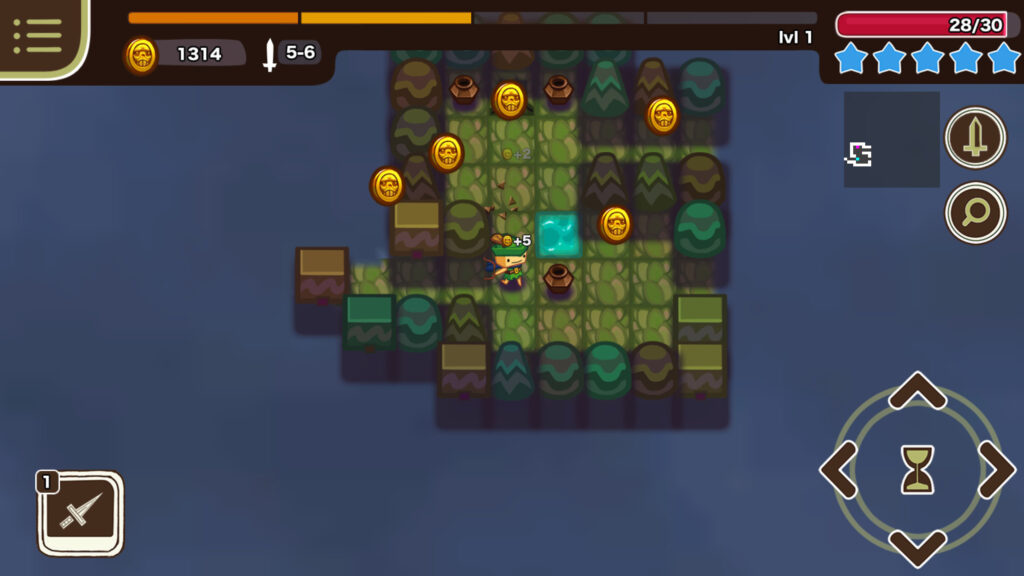The width and height of the screenshot is (1024, 576).
Task: Tap the hourglass wait-turn button
Action: coord(917,469)
